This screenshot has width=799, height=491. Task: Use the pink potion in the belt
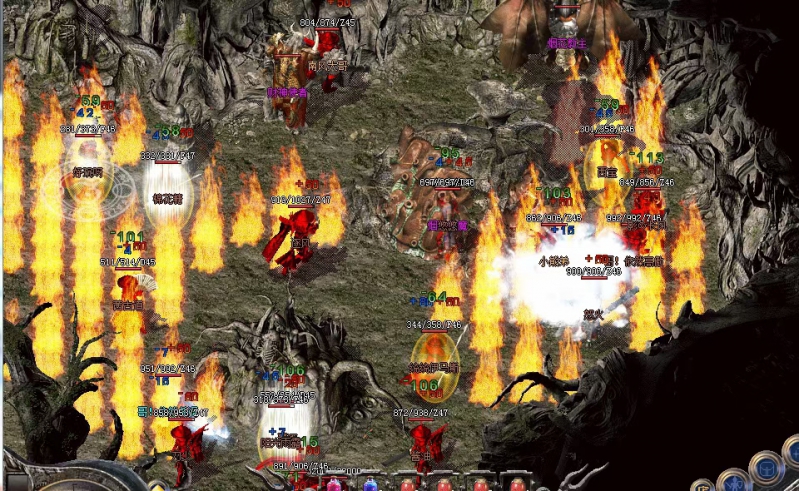[334, 485]
